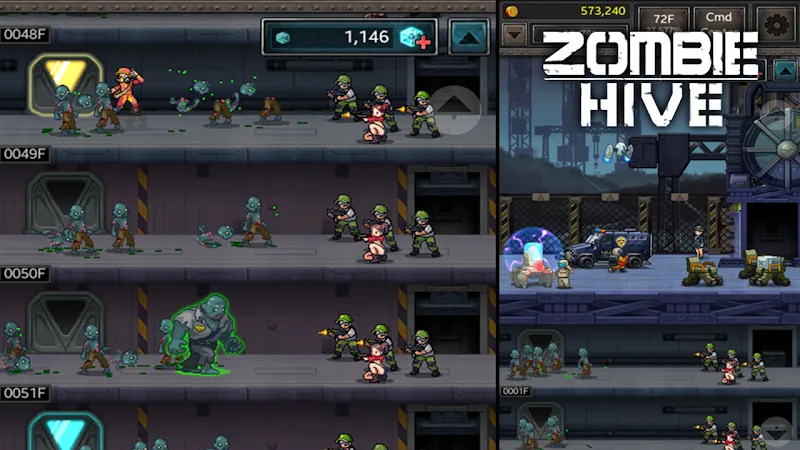Screen dimensions: 800x450
Task: Add more gems with the red plus cube
Action: click(x=415, y=38)
